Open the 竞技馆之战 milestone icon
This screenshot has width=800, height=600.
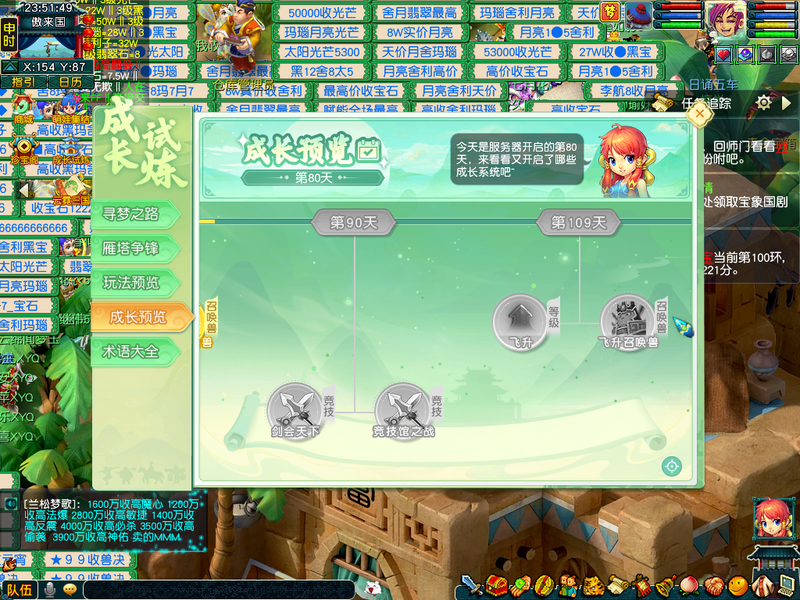tap(403, 410)
